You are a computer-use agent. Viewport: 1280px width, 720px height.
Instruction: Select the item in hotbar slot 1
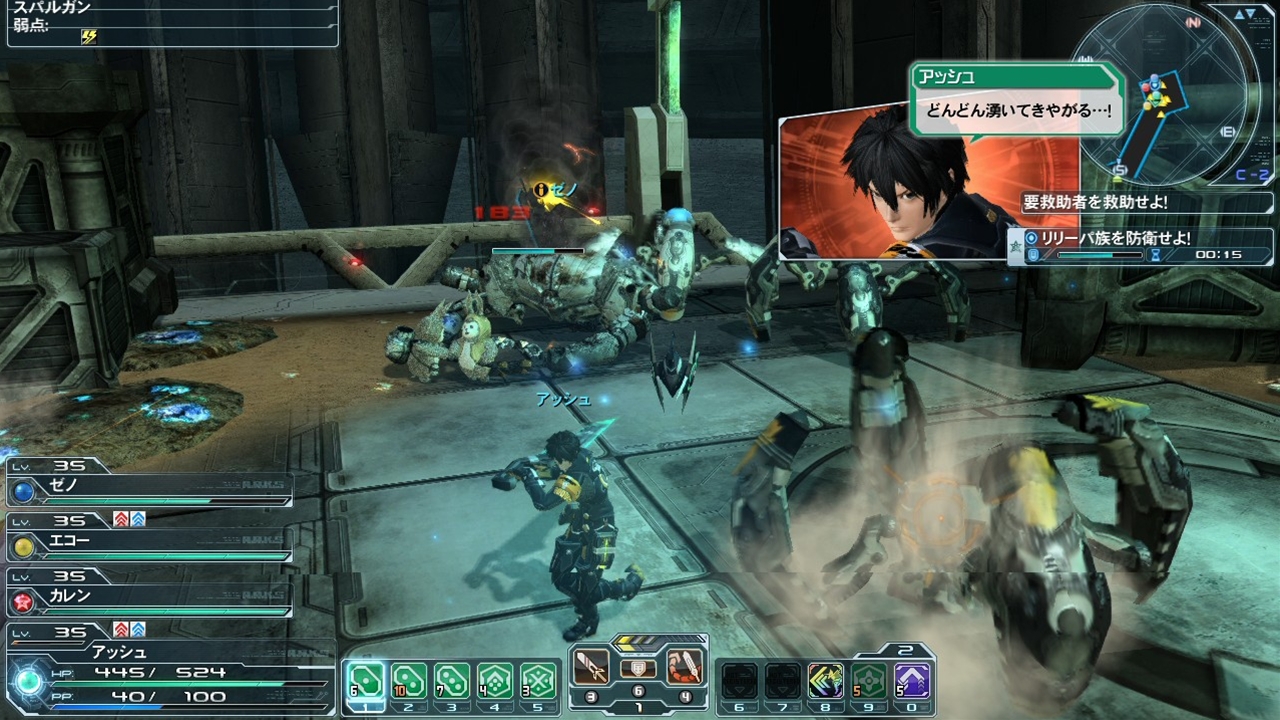point(366,681)
